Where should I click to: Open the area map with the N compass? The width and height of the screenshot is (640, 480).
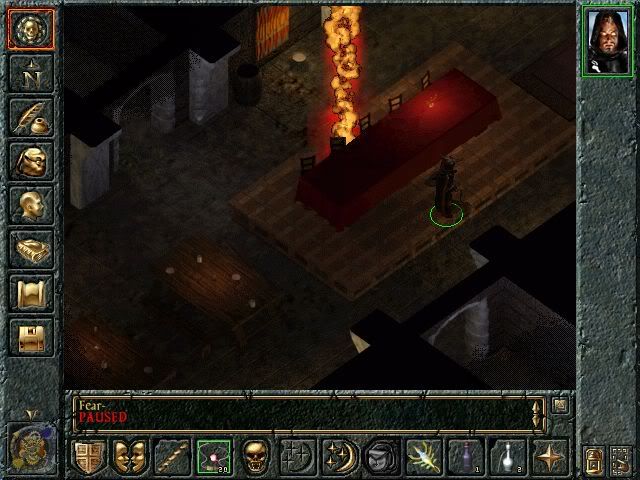(x=30, y=73)
